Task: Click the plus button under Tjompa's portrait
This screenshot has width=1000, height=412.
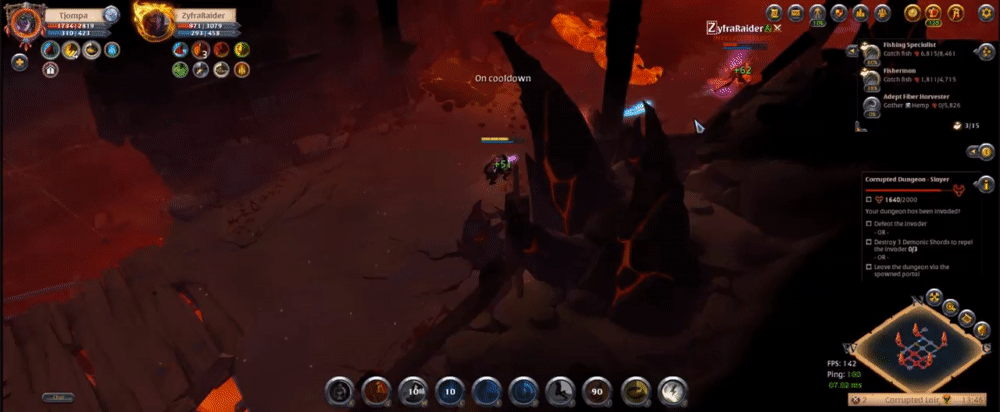Action: (x=19, y=62)
